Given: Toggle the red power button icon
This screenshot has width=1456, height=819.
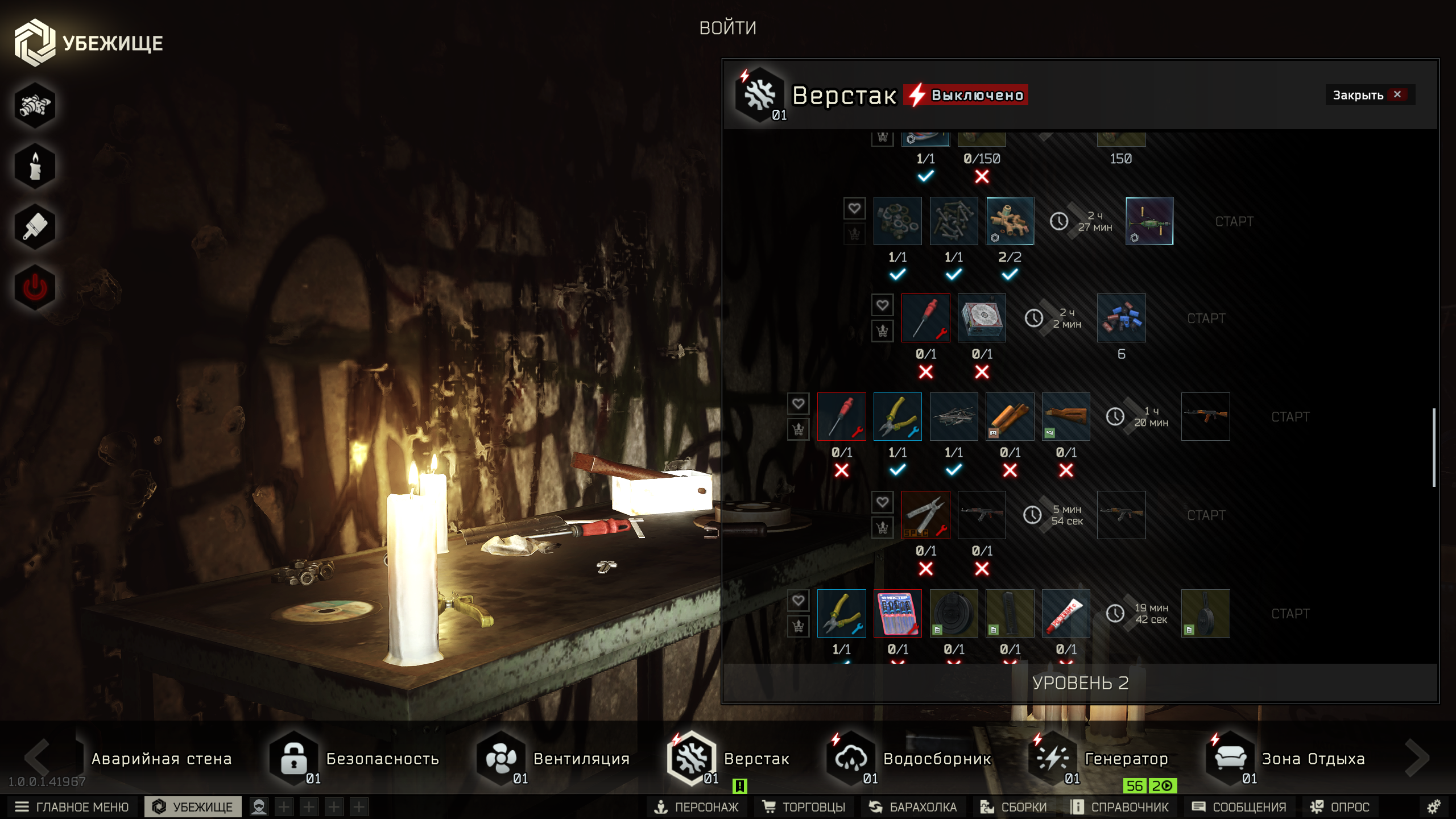Looking at the screenshot, I should coord(35,287).
